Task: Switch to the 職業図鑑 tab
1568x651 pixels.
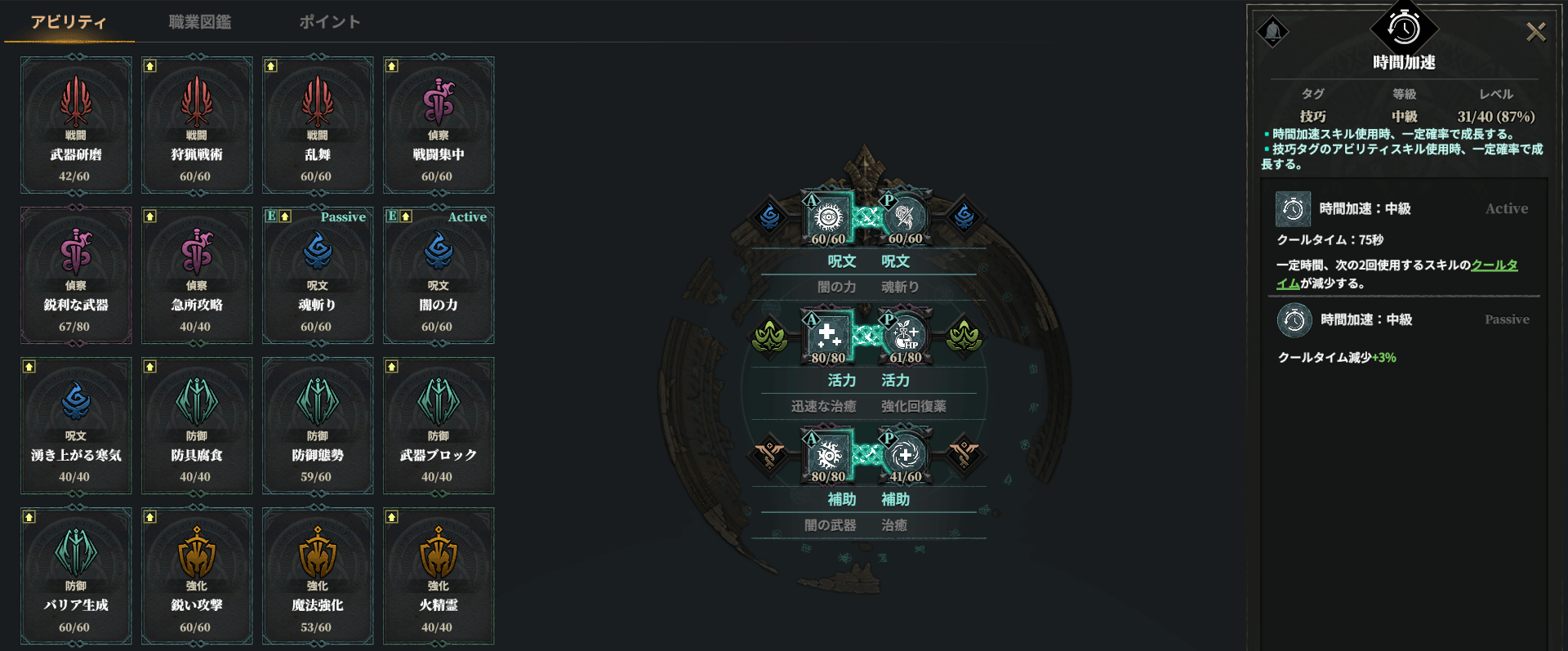Action: pos(199,22)
